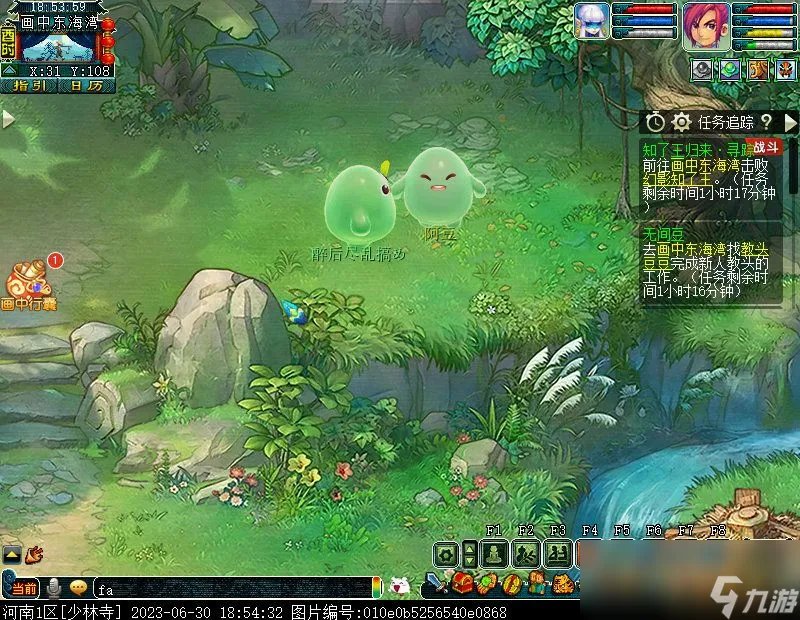
Task: Select the white-haired pet portrait
Action: coord(592,21)
